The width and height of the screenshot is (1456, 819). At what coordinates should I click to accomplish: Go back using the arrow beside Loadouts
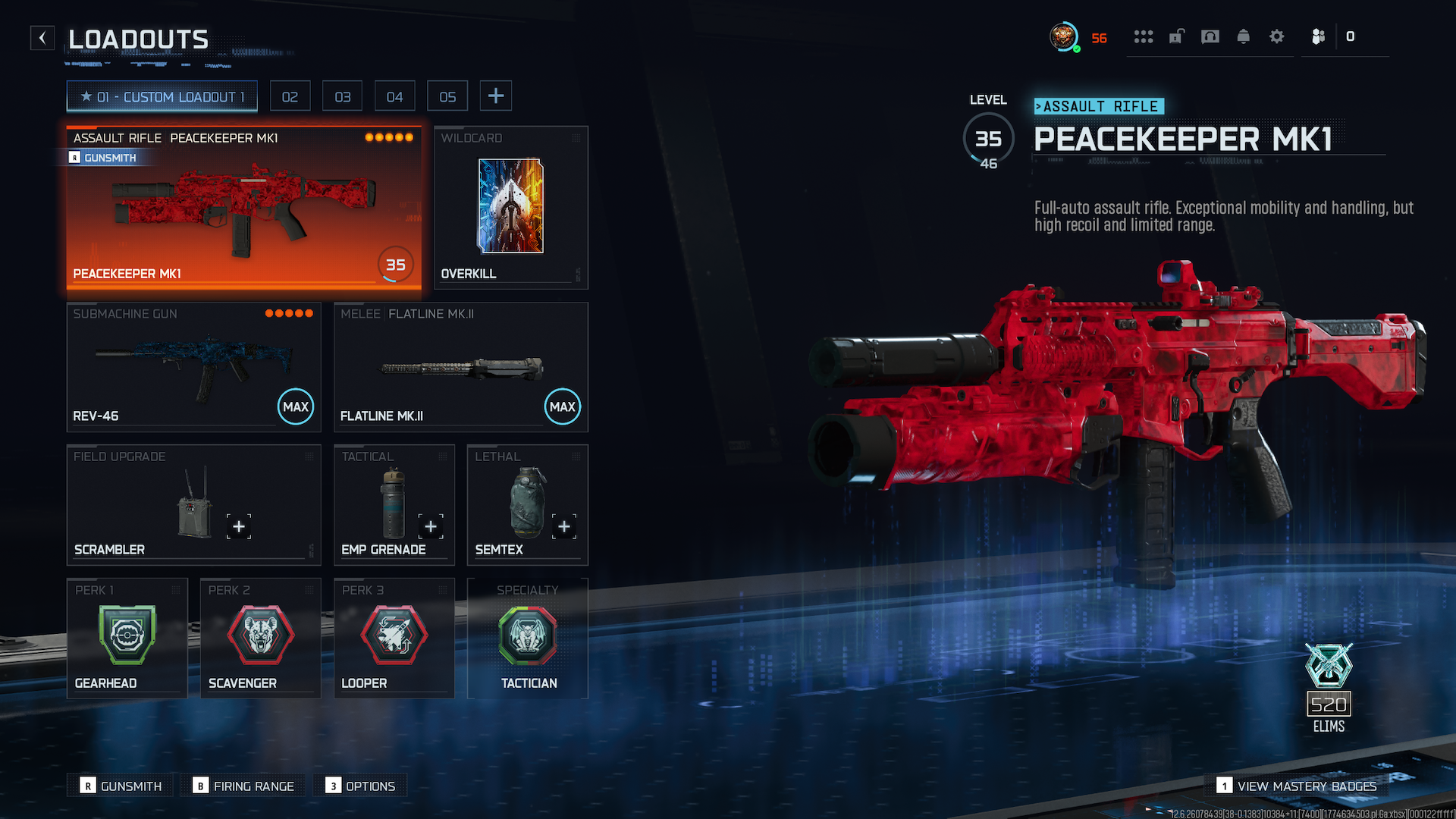coord(42,38)
